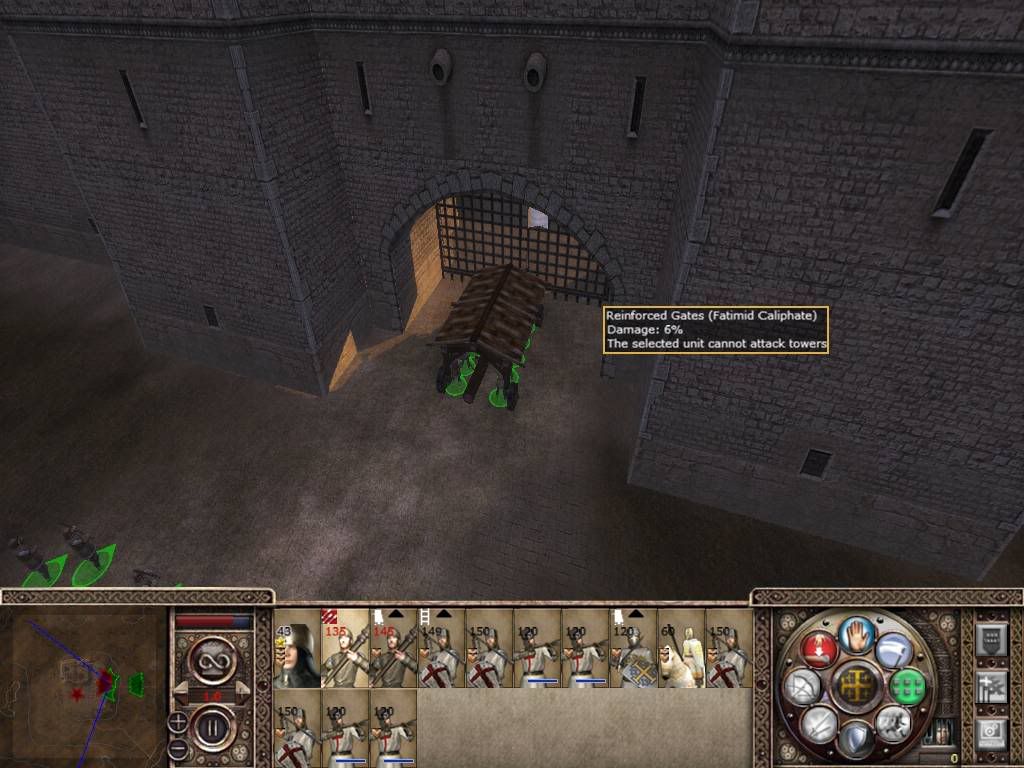Select the 60-man cavalry unit card
The image size is (1024, 768).
point(681,648)
